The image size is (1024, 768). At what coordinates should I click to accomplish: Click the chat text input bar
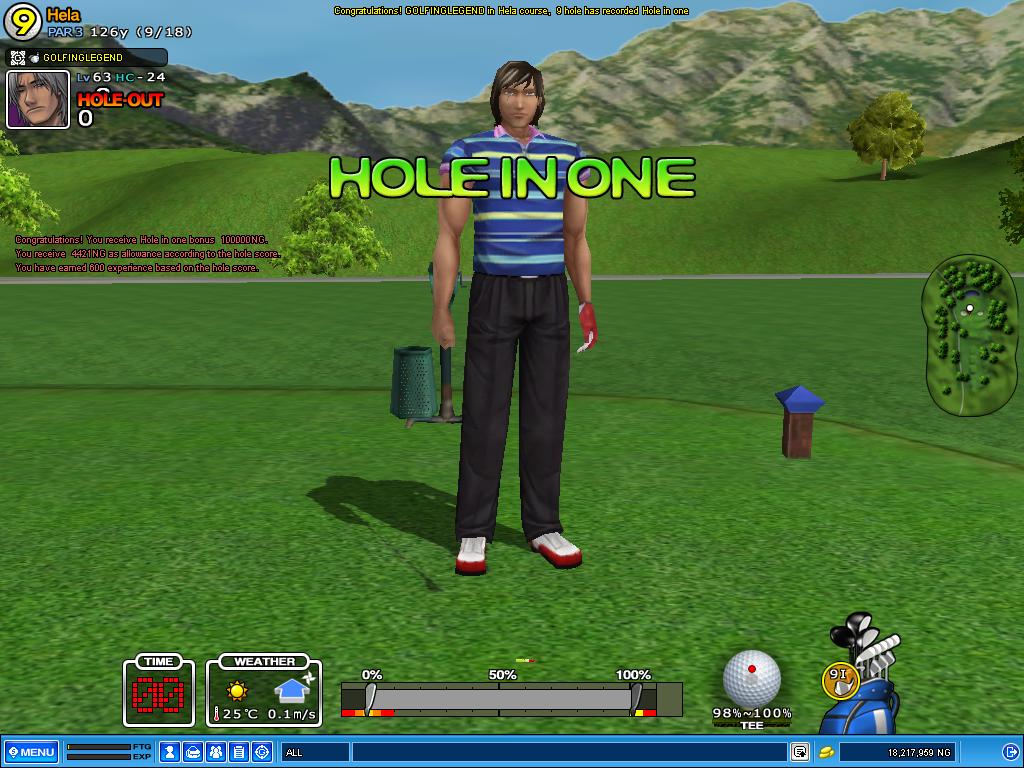[x=568, y=752]
